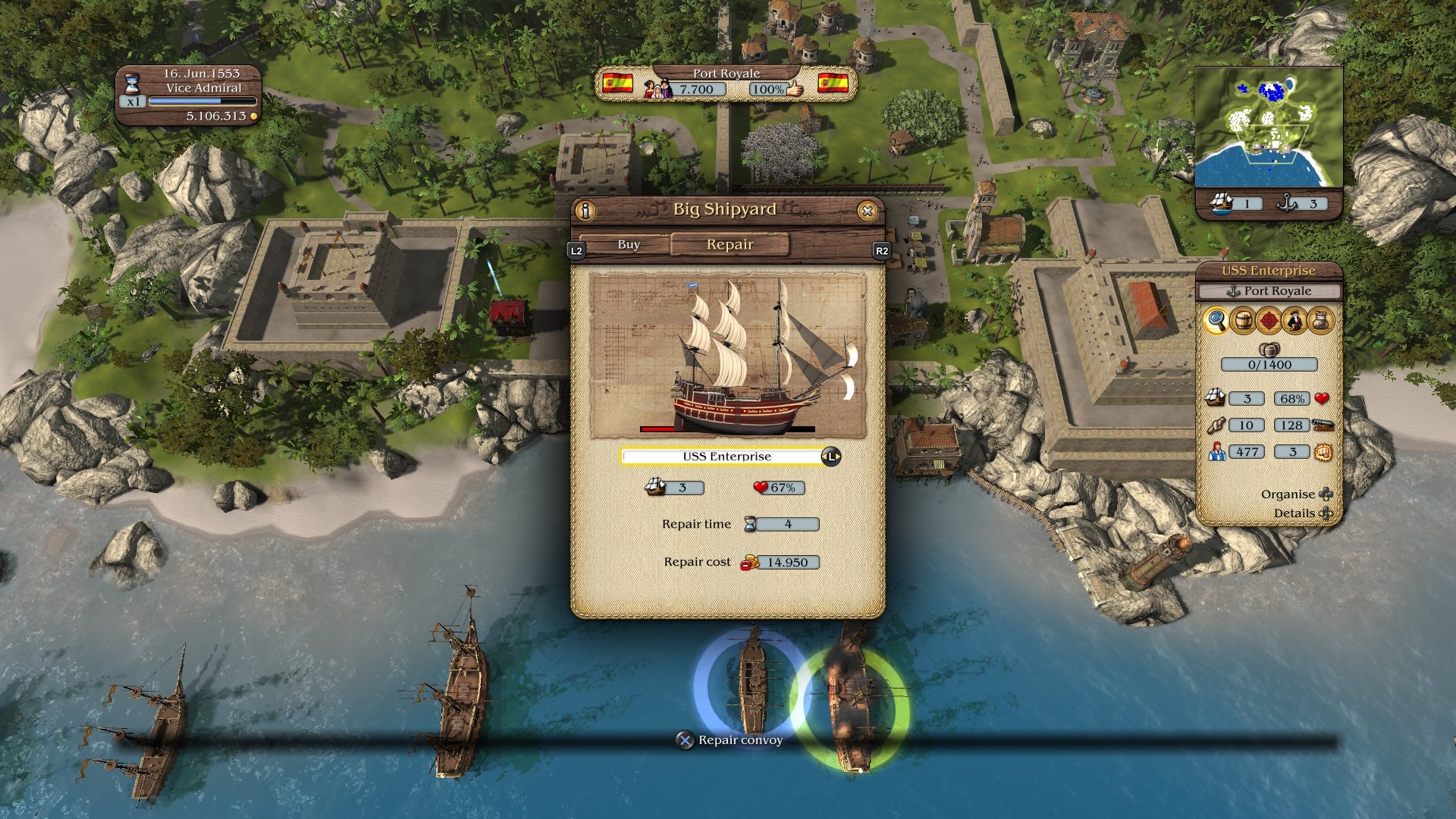Click the captain figure icon

coord(1295,321)
